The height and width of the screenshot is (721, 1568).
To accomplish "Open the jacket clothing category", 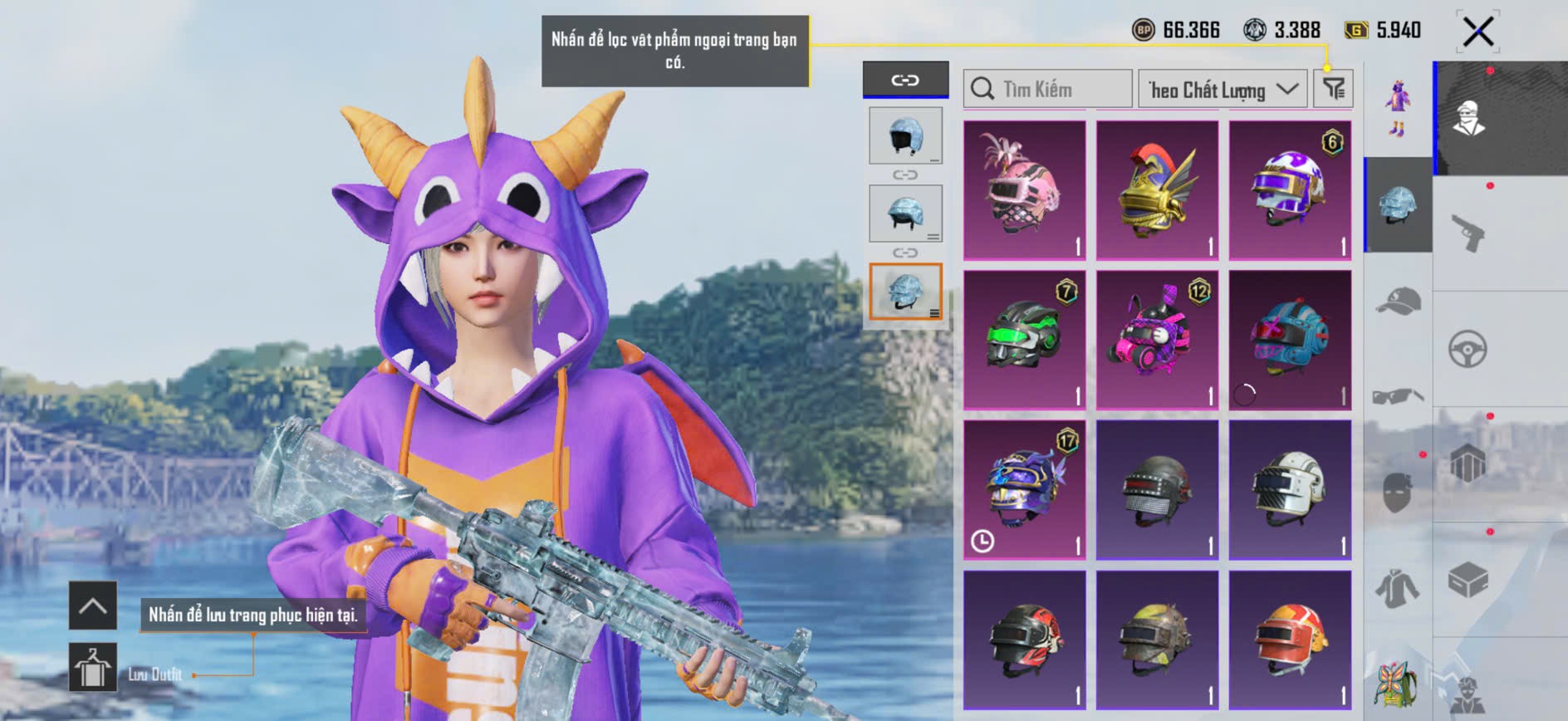I will tap(1399, 588).
